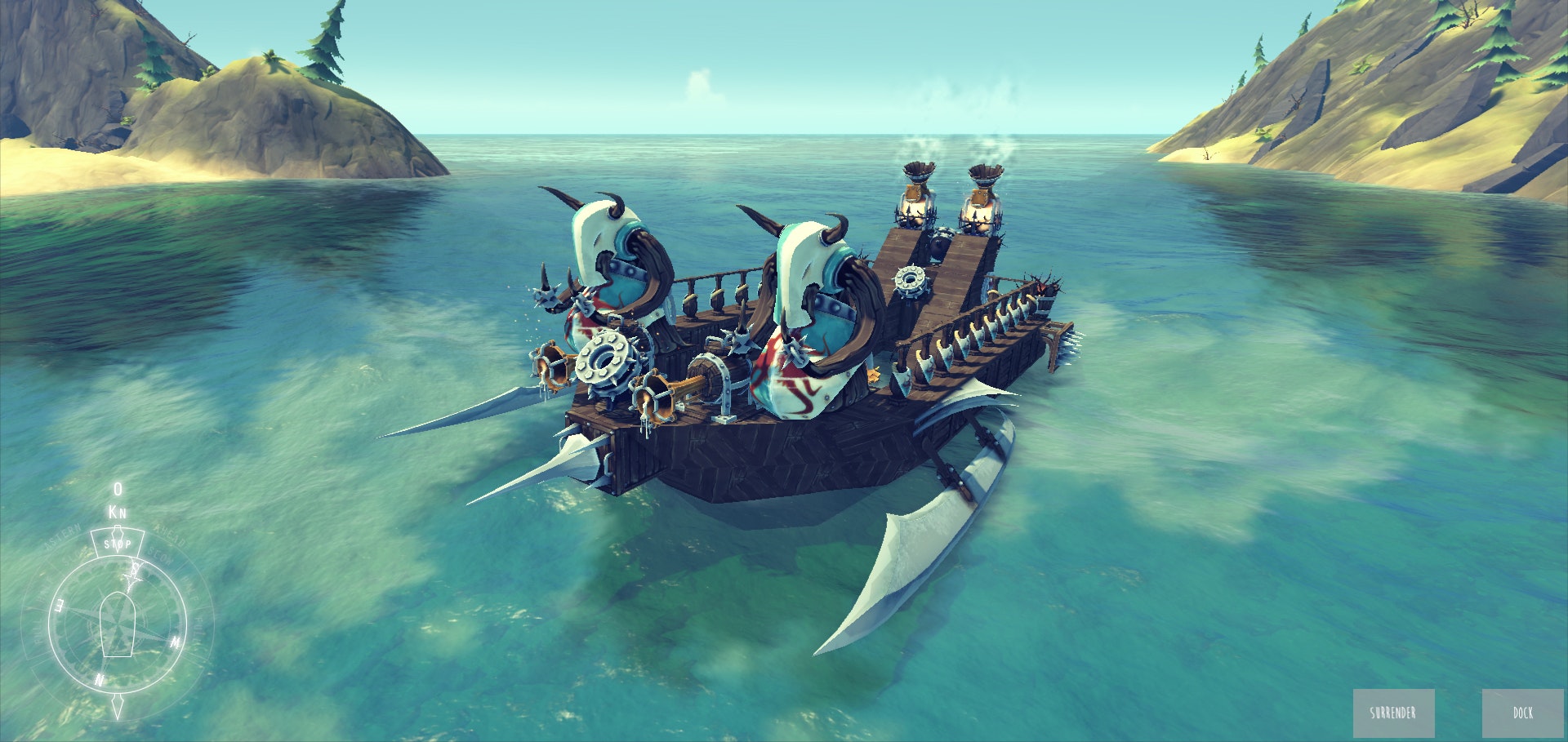Viewport: 1568px width, 742px height.
Task: Click the downward pointer below the compass dial
Action: [118, 705]
